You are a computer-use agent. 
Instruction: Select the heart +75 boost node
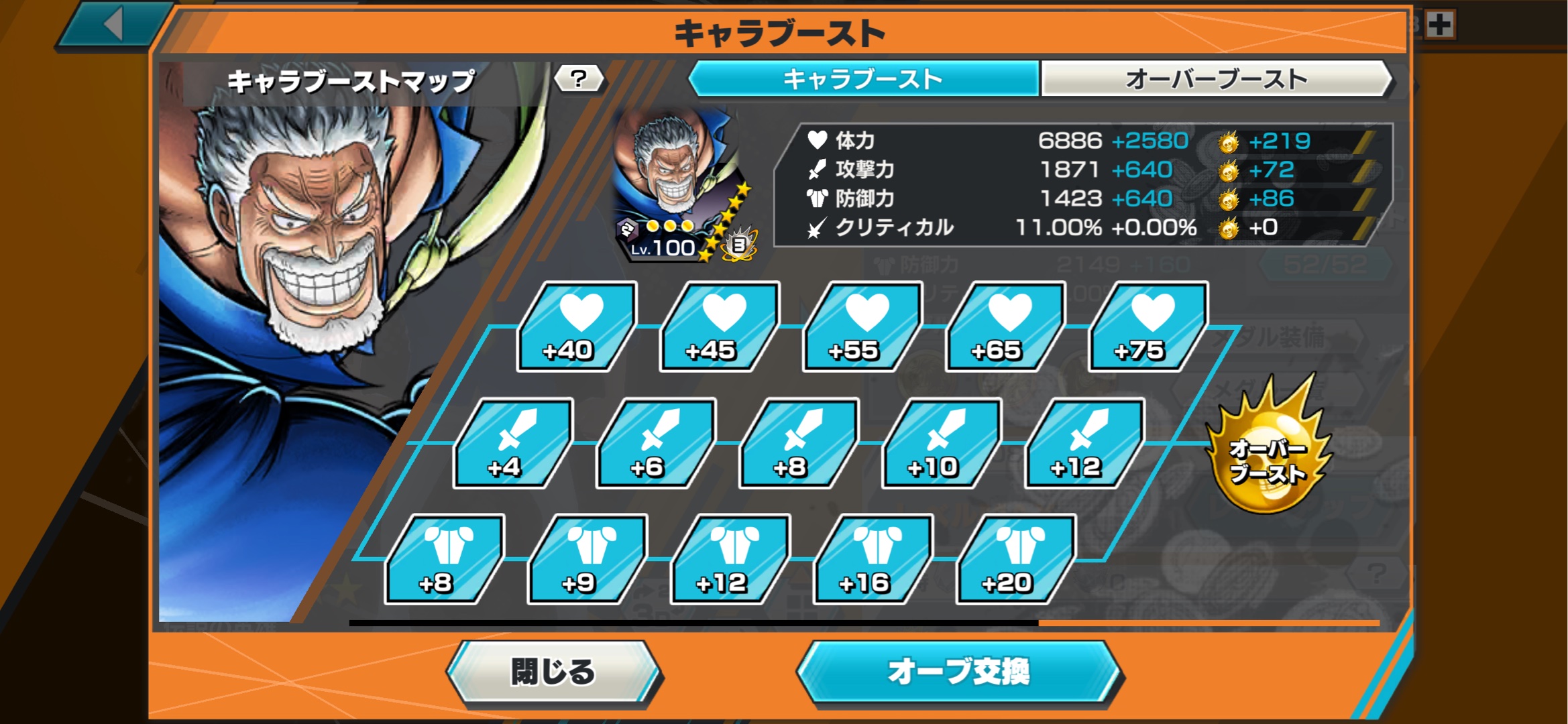1148,327
